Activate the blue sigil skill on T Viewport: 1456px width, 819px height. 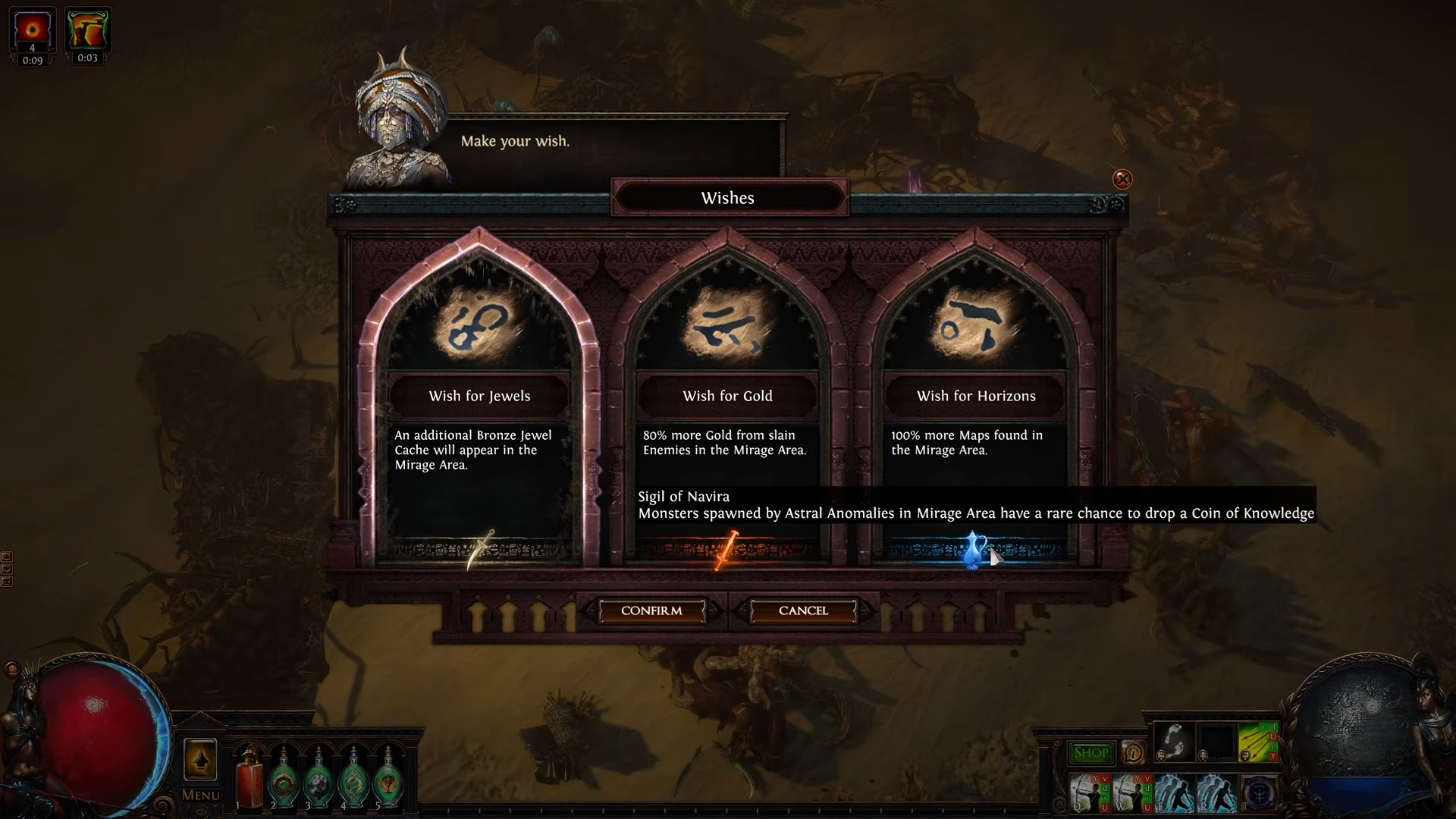click(x=1259, y=794)
